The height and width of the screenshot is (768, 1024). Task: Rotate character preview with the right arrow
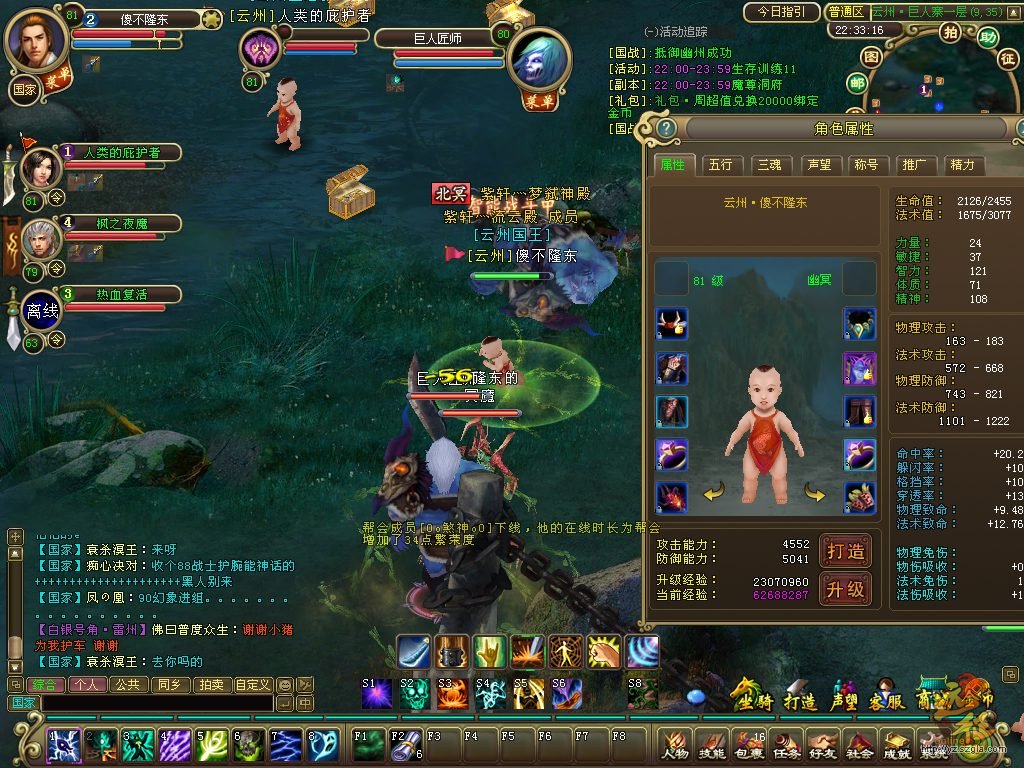815,493
